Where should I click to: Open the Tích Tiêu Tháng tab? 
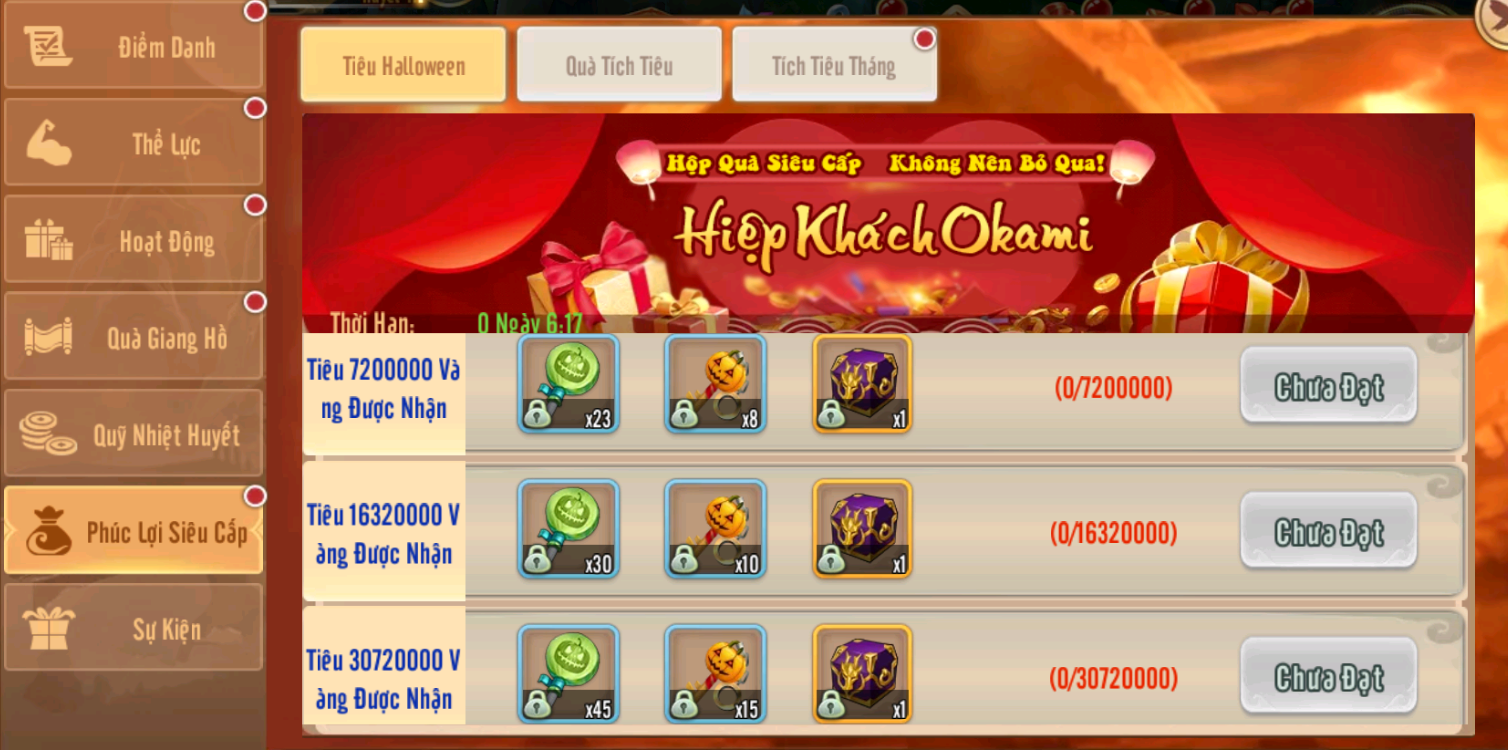coord(834,66)
